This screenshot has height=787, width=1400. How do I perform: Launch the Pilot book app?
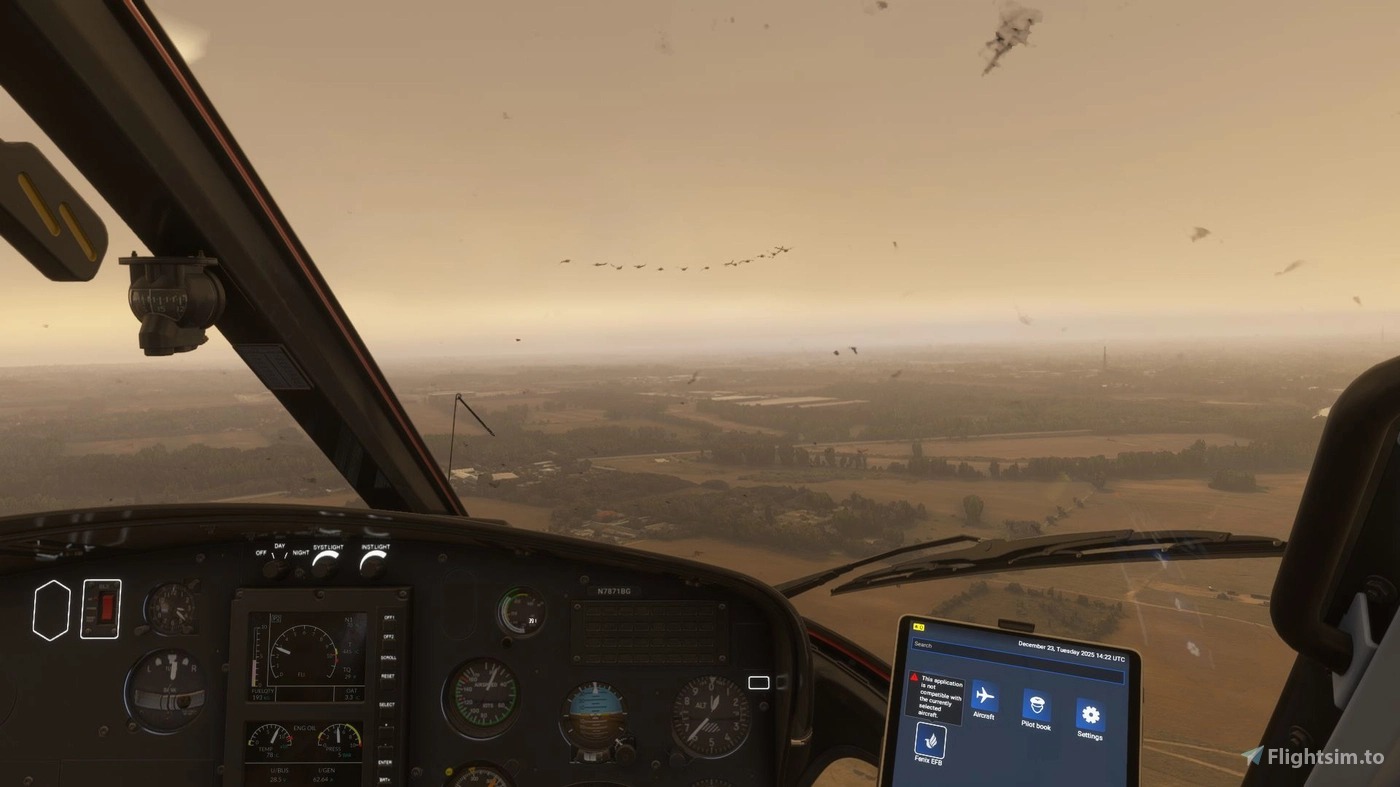[1036, 706]
